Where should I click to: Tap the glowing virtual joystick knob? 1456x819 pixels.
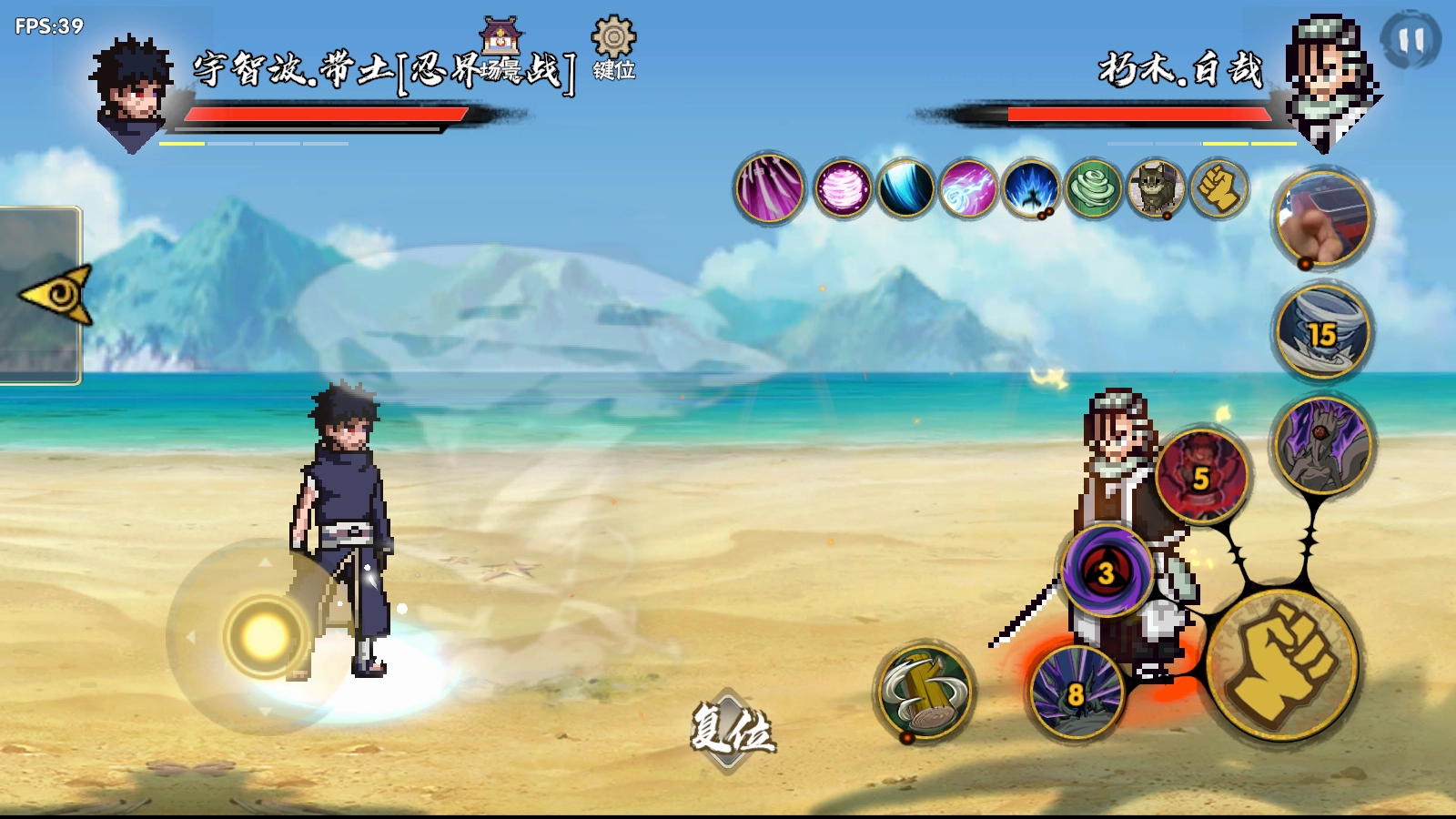click(x=265, y=637)
